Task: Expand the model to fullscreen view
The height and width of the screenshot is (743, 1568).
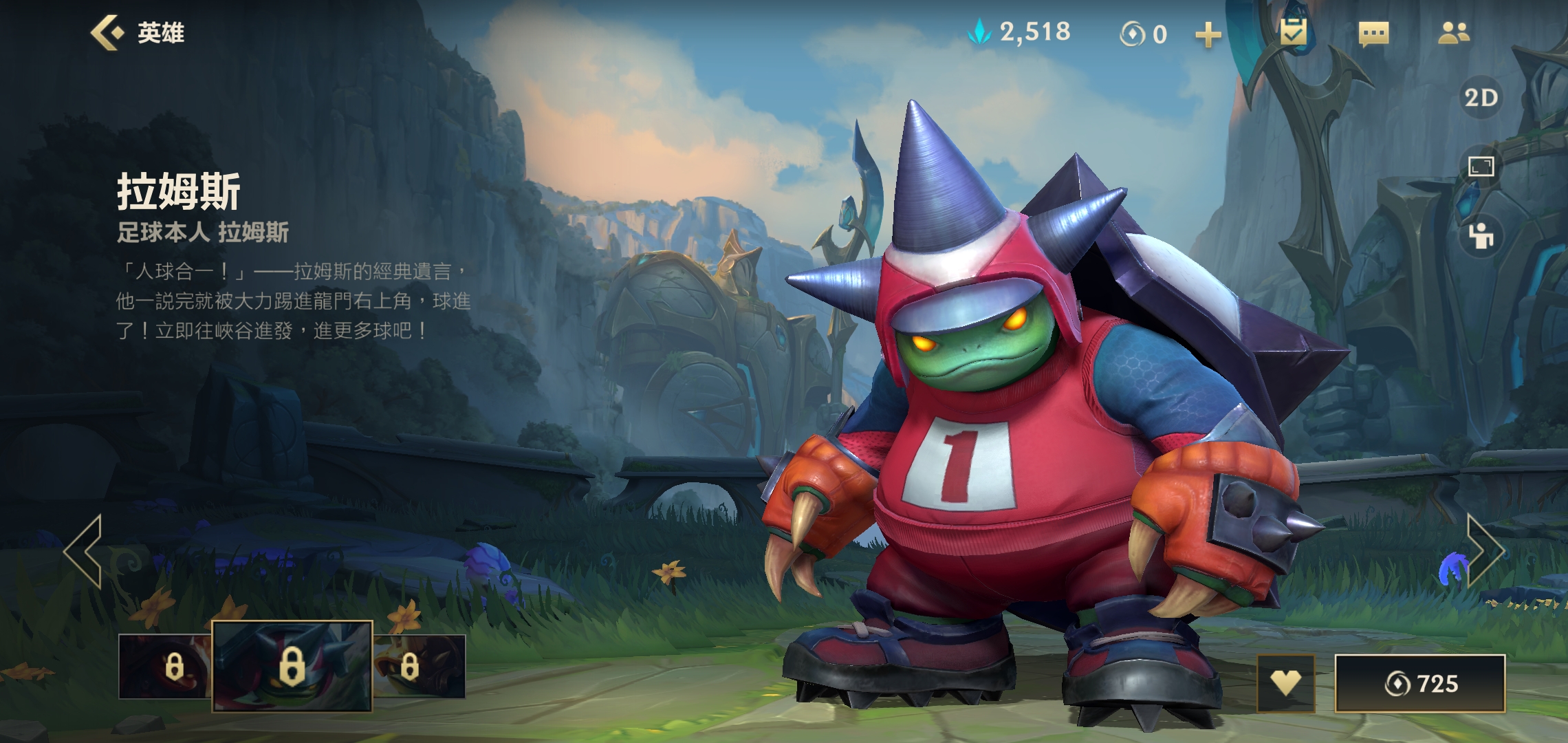Action: [1481, 166]
